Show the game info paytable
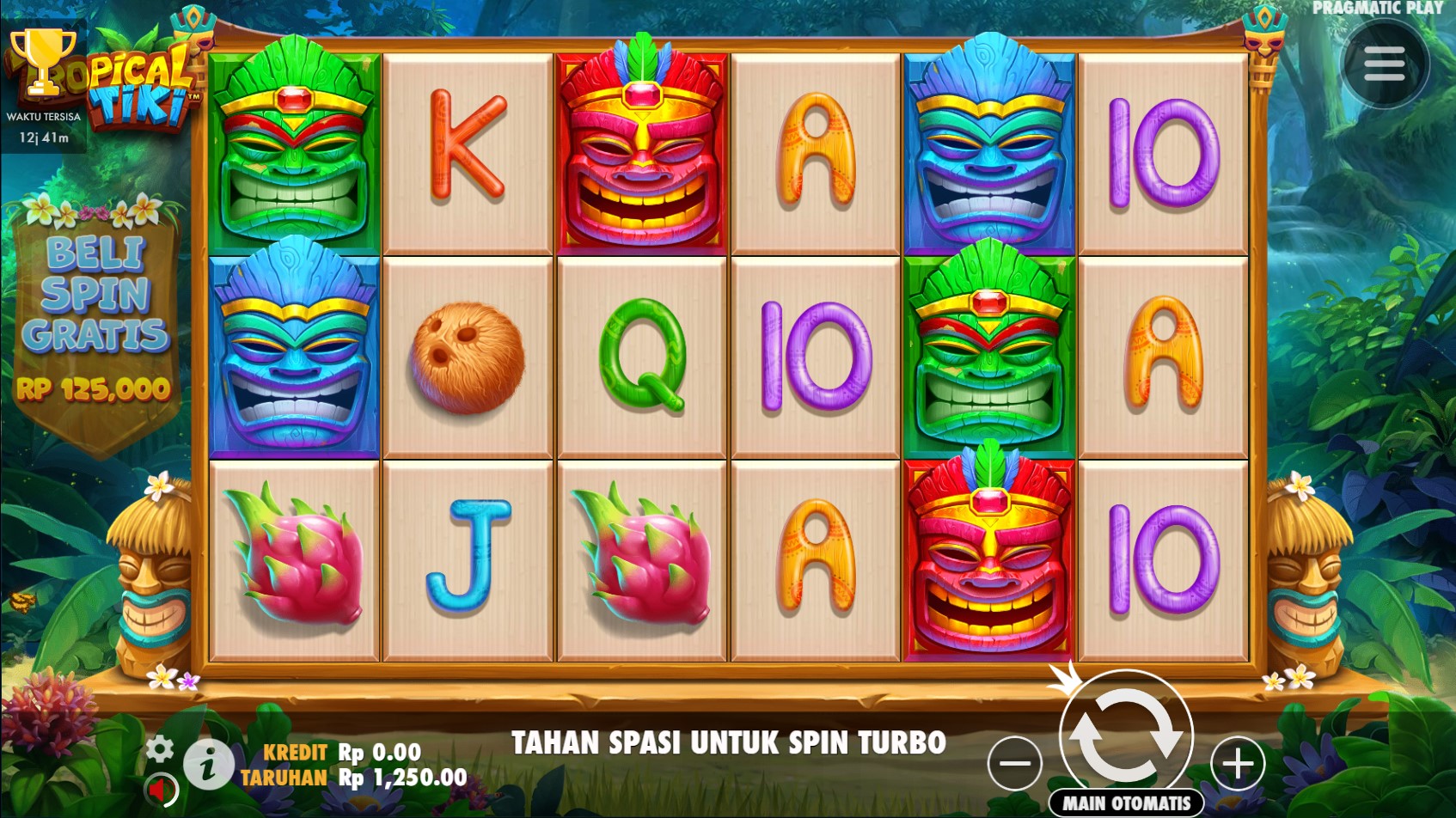1456x818 pixels. coord(207,764)
